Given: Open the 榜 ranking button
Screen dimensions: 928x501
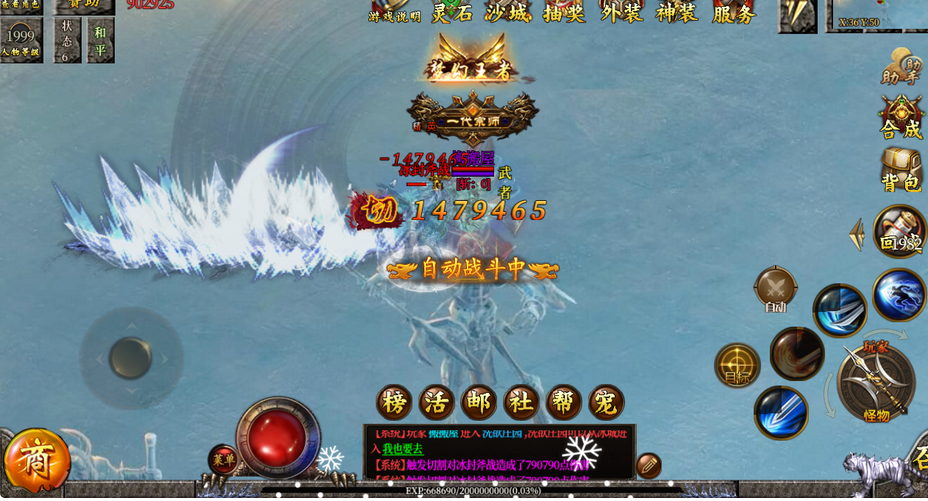Looking at the screenshot, I should click(394, 402).
